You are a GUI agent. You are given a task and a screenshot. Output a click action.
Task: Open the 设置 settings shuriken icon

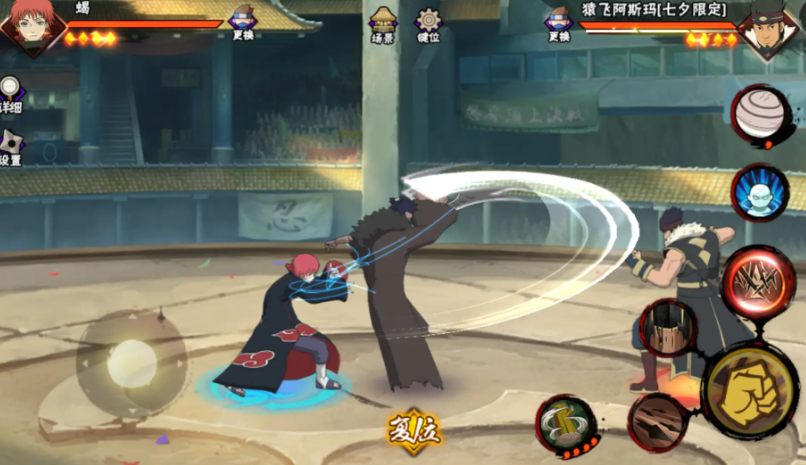pos(10,146)
